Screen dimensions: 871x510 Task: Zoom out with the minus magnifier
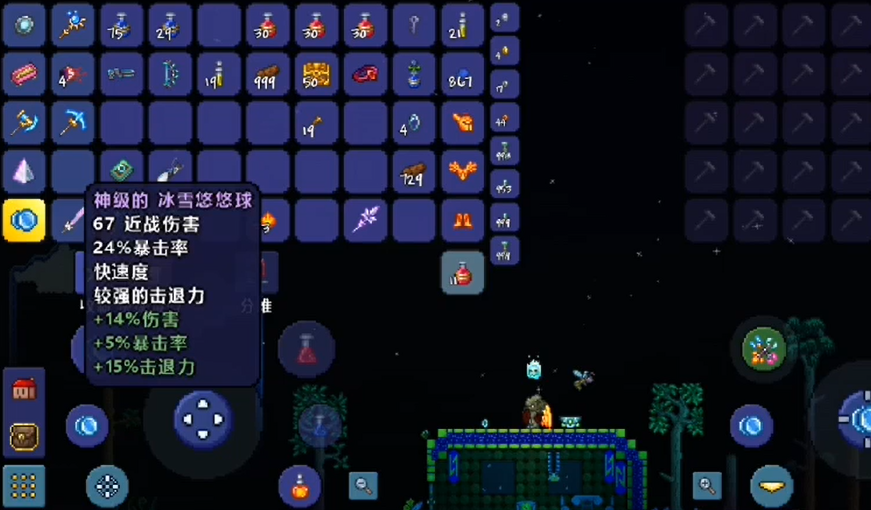(363, 486)
